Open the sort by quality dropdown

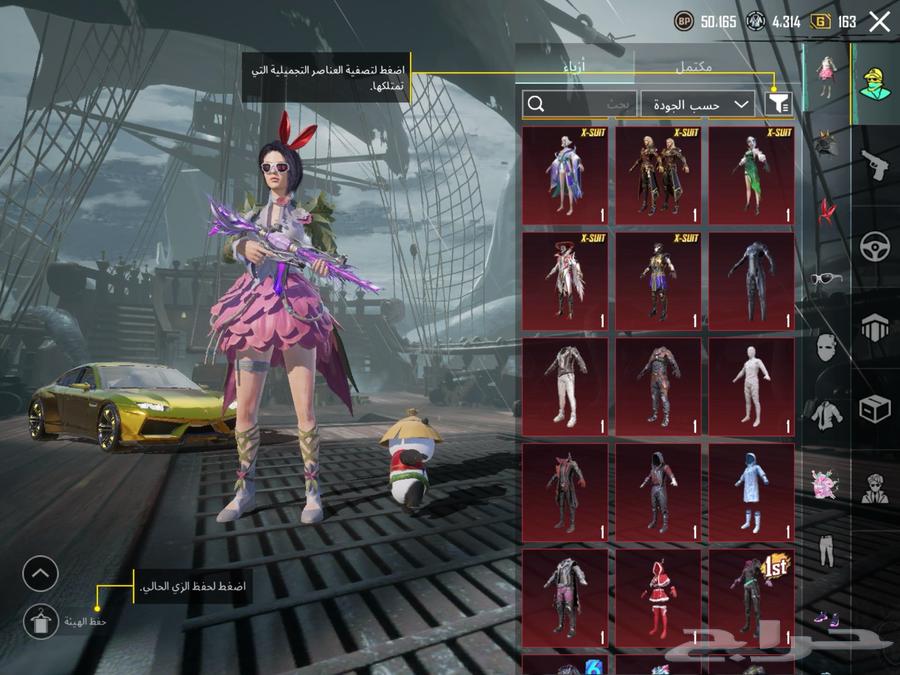[x=697, y=104]
